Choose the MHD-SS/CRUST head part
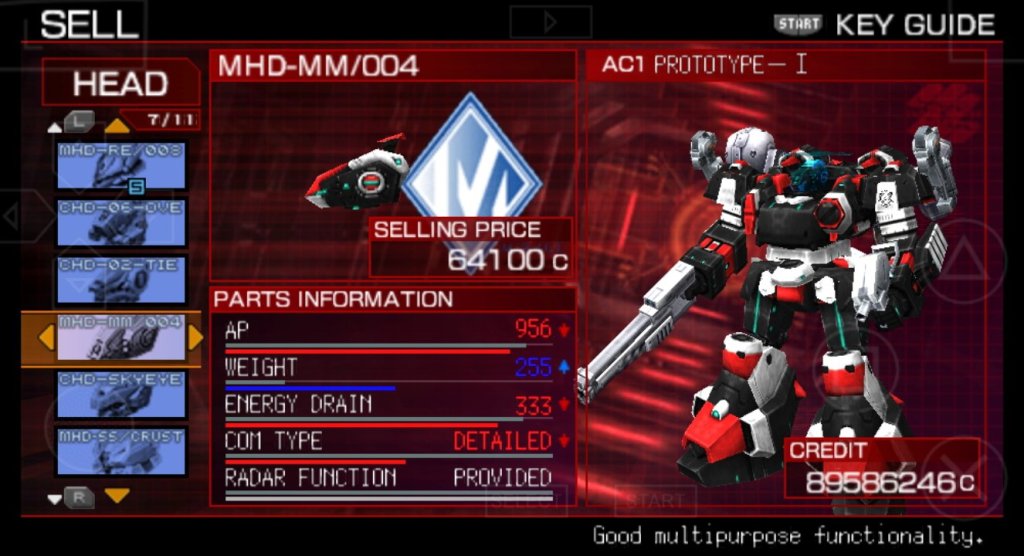Screen dimensions: 1024x556 point(121,451)
